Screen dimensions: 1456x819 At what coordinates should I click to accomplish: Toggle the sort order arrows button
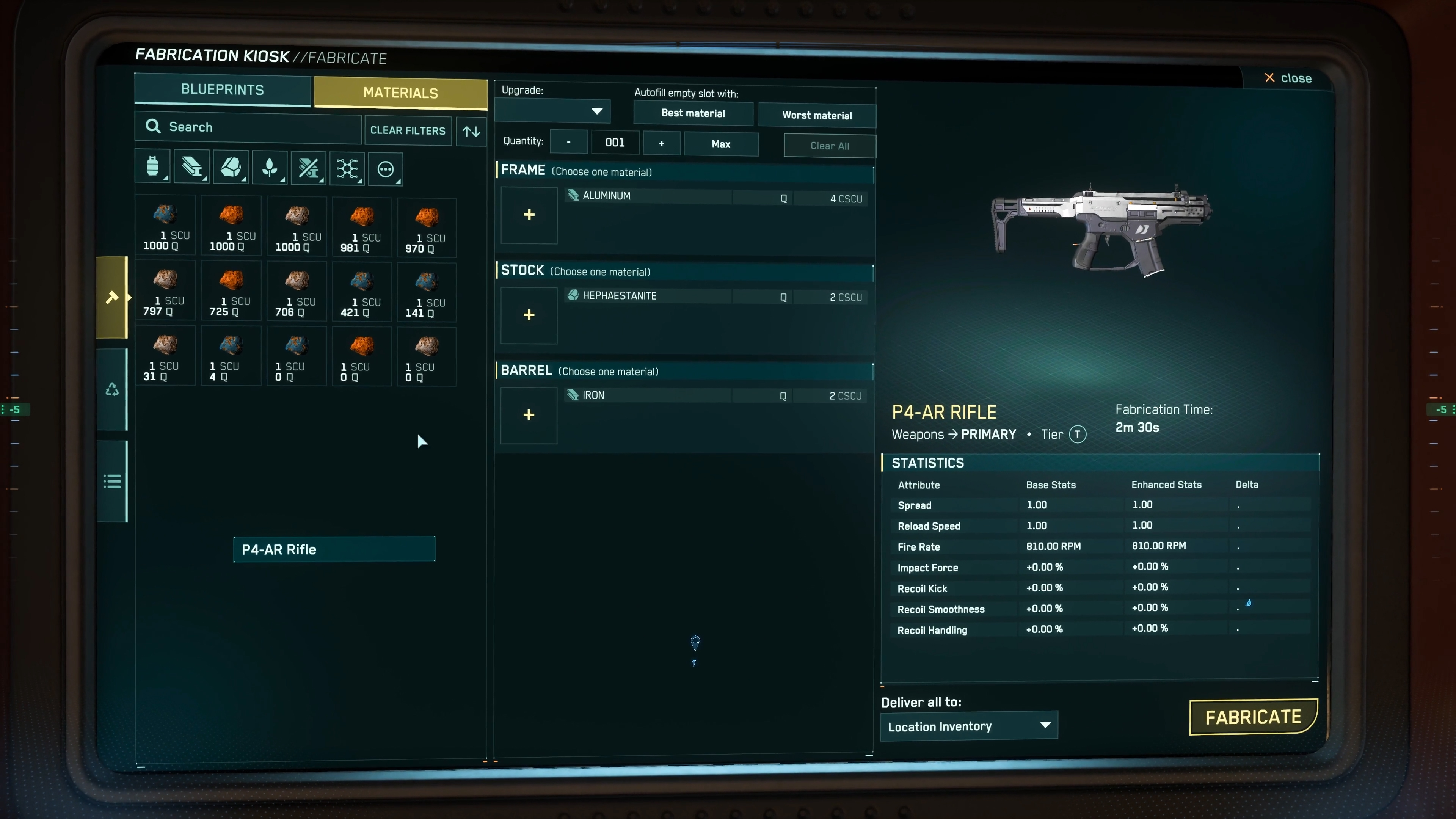(x=471, y=131)
